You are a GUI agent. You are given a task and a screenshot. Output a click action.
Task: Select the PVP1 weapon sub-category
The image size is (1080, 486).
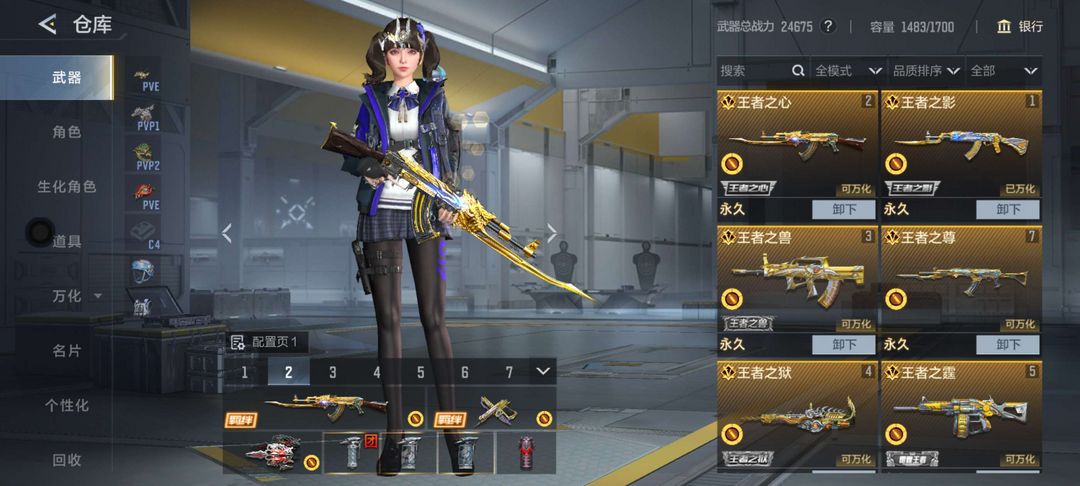148,117
